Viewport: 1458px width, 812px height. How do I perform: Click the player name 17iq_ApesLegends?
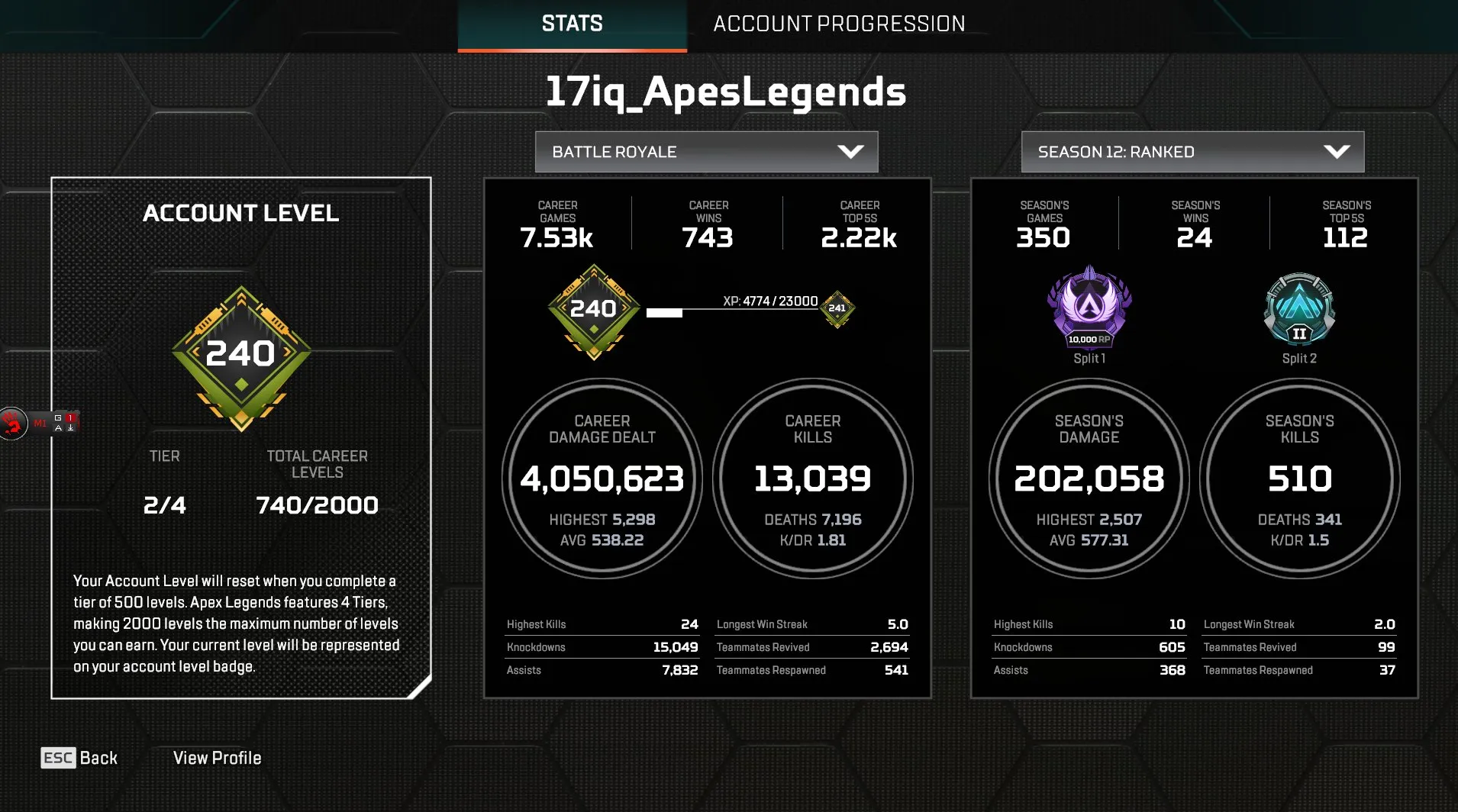tap(727, 92)
